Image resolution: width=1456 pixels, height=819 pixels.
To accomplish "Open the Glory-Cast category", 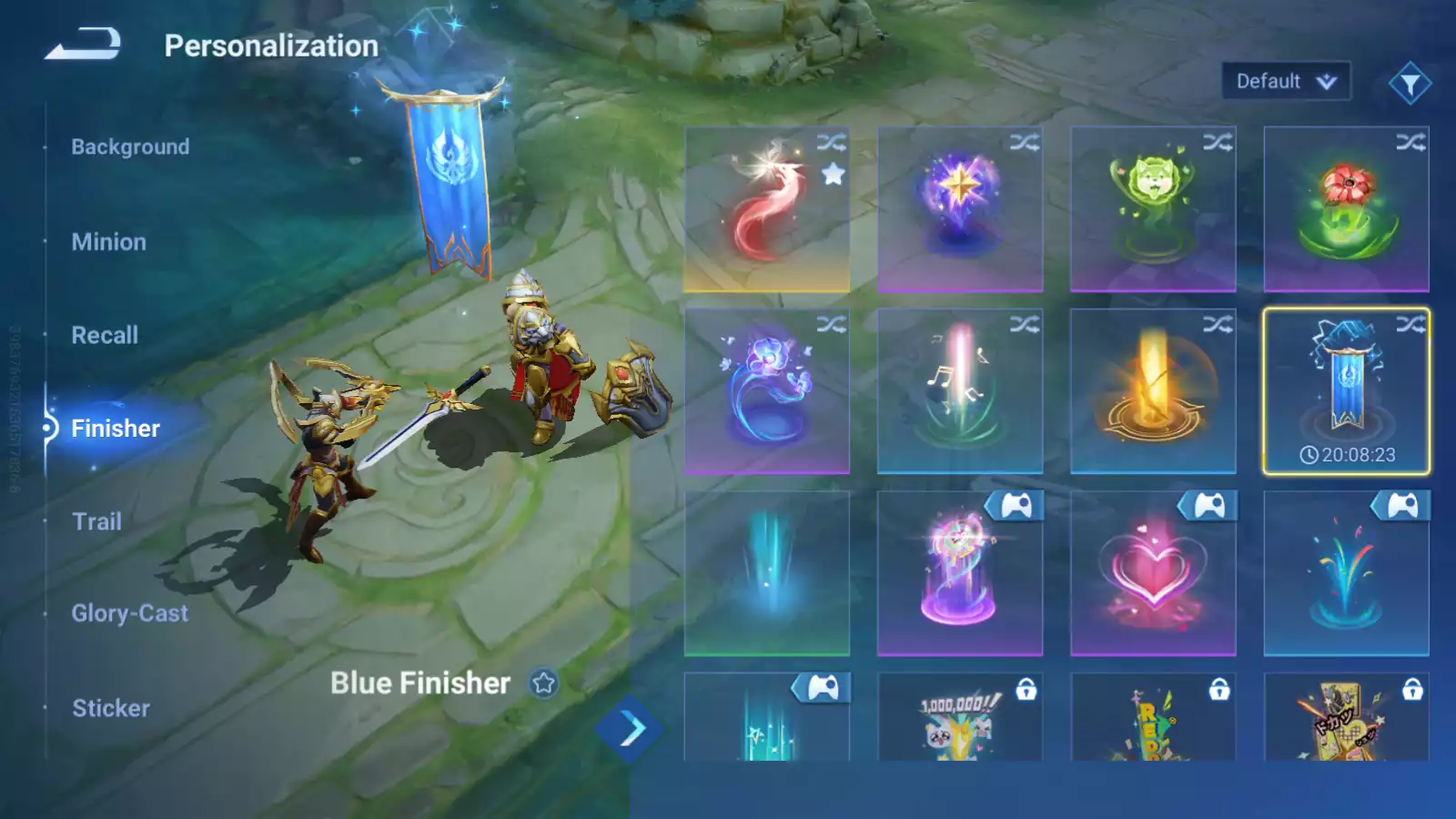I will (129, 613).
